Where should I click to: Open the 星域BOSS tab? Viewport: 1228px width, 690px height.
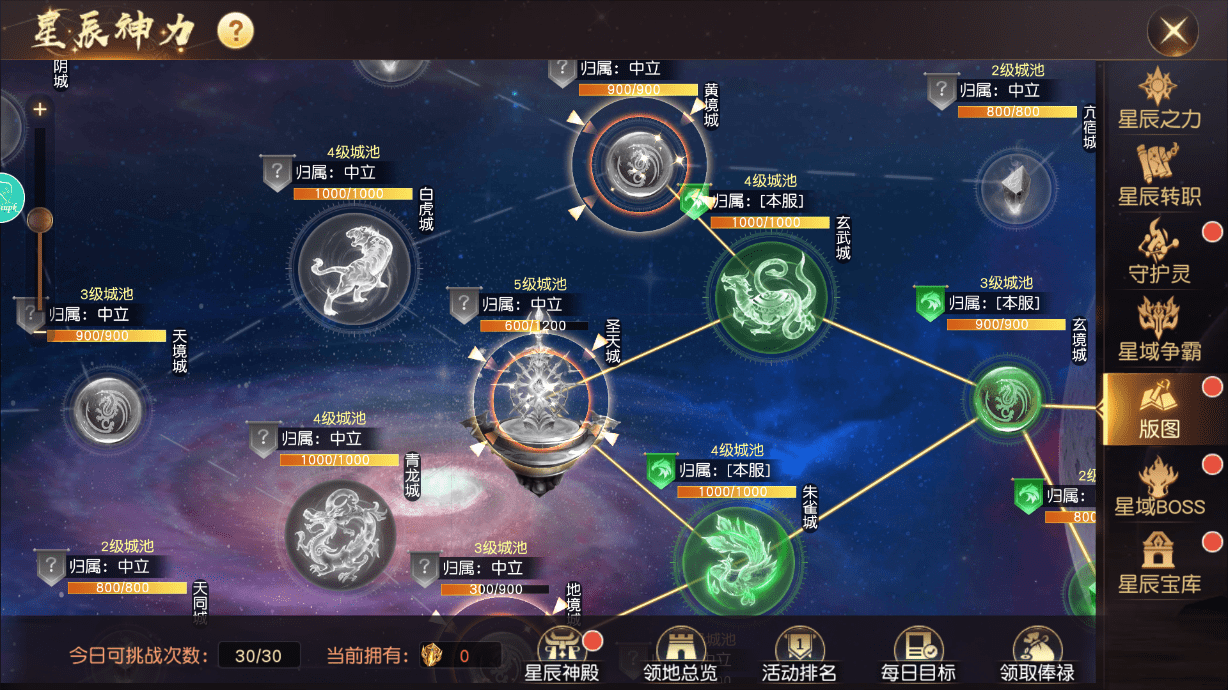pos(1160,486)
